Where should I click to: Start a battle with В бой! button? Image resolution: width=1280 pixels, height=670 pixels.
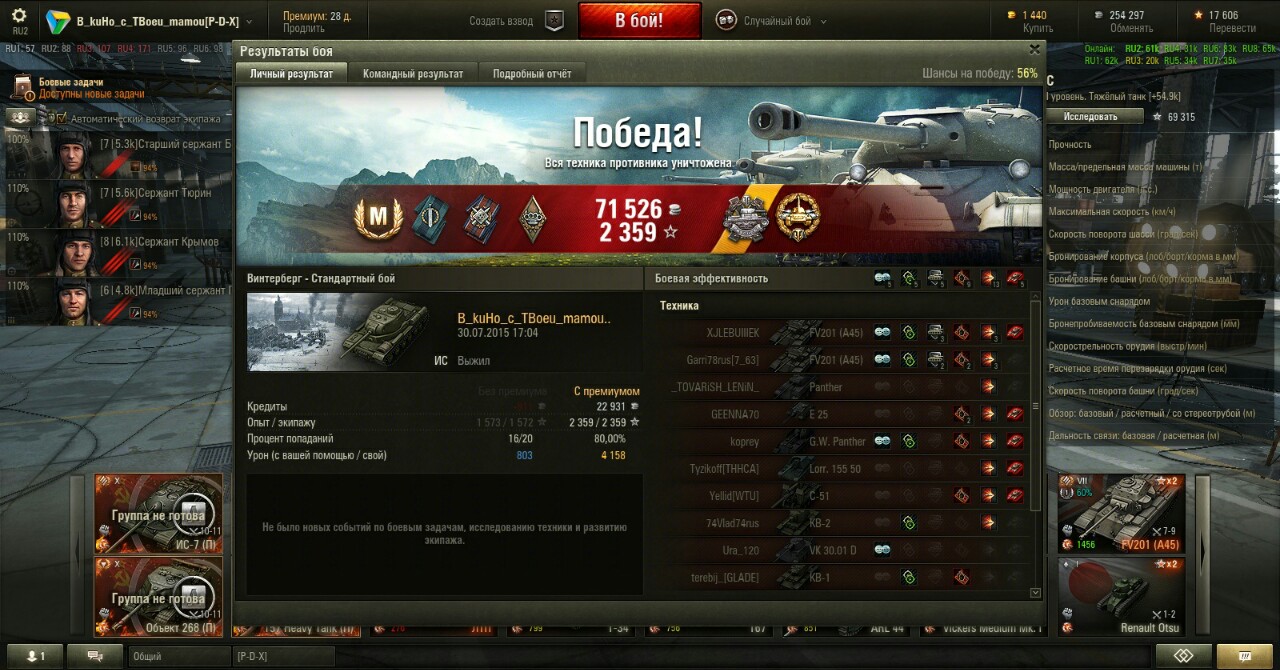pyautogui.click(x=638, y=20)
